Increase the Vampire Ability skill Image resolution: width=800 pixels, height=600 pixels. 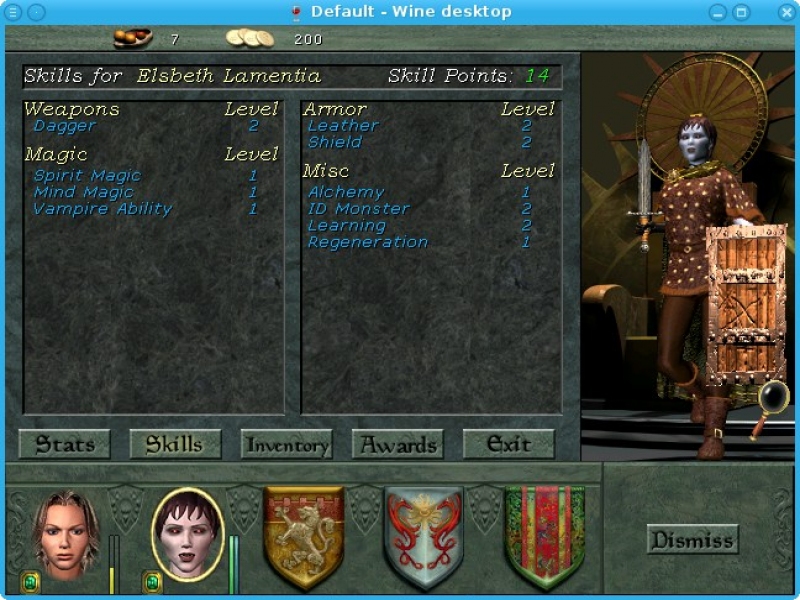tap(102, 209)
